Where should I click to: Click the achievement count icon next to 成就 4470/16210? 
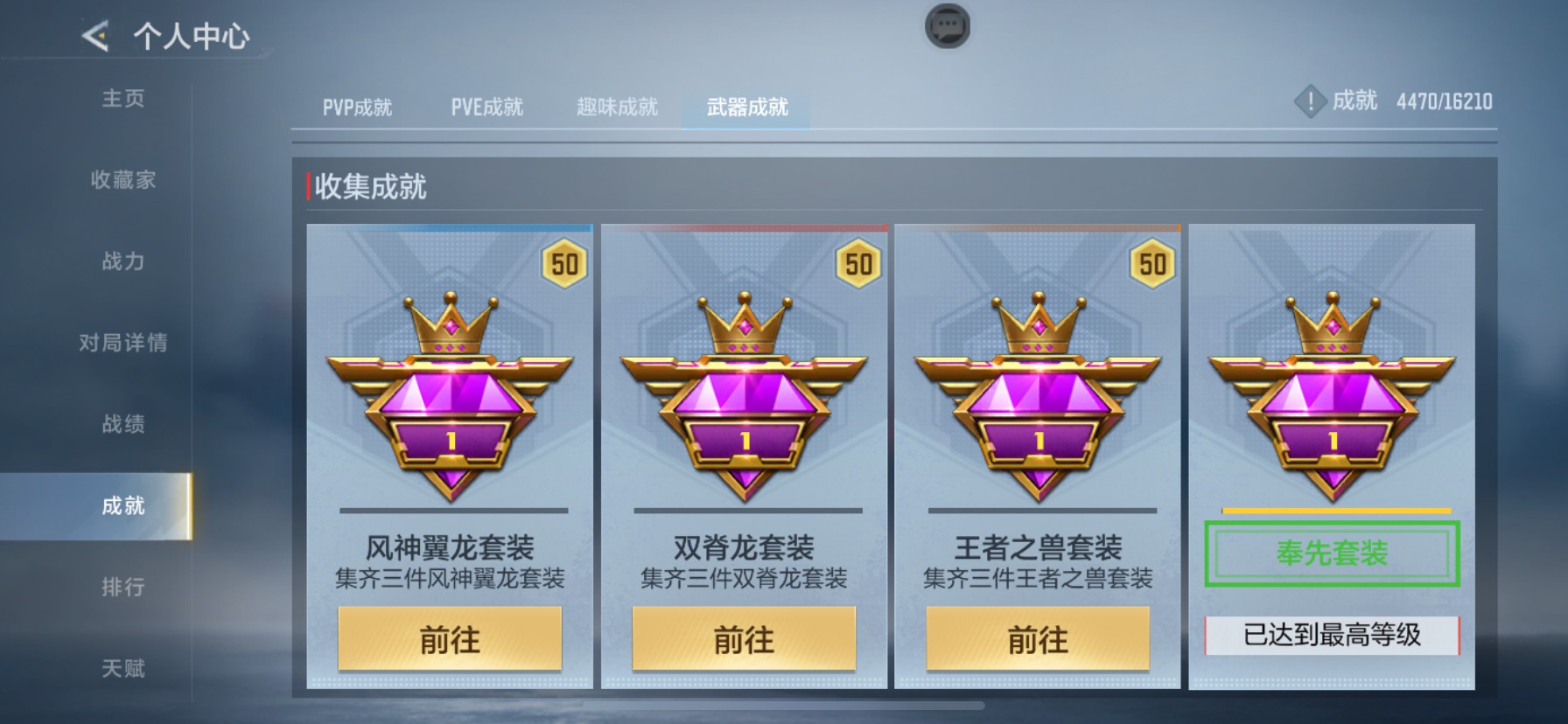pyautogui.click(x=1310, y=101)
